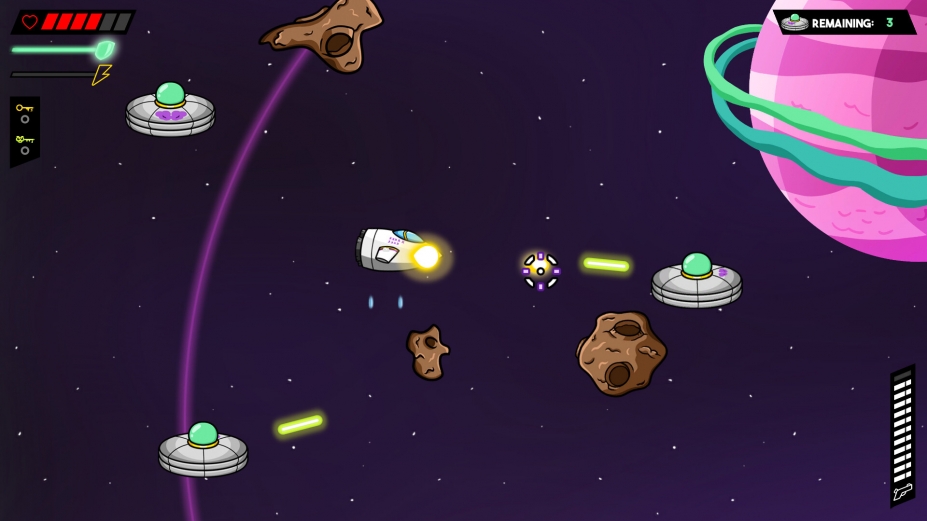Click the pistol weapon icon
Viewport: 927px width, 521px height.
[x=902, y=492]
